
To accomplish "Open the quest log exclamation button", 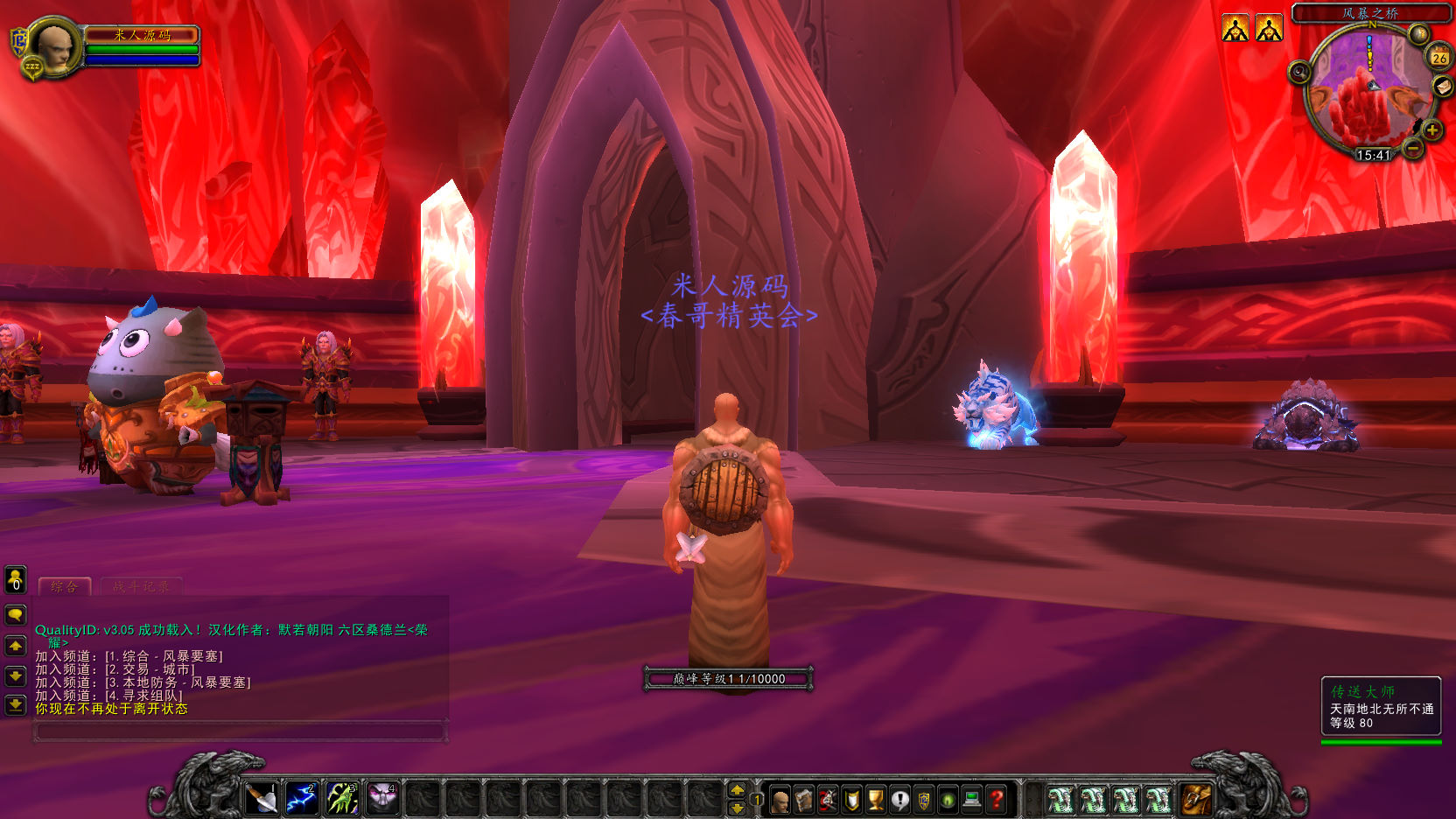I will [x=899, y=800].
